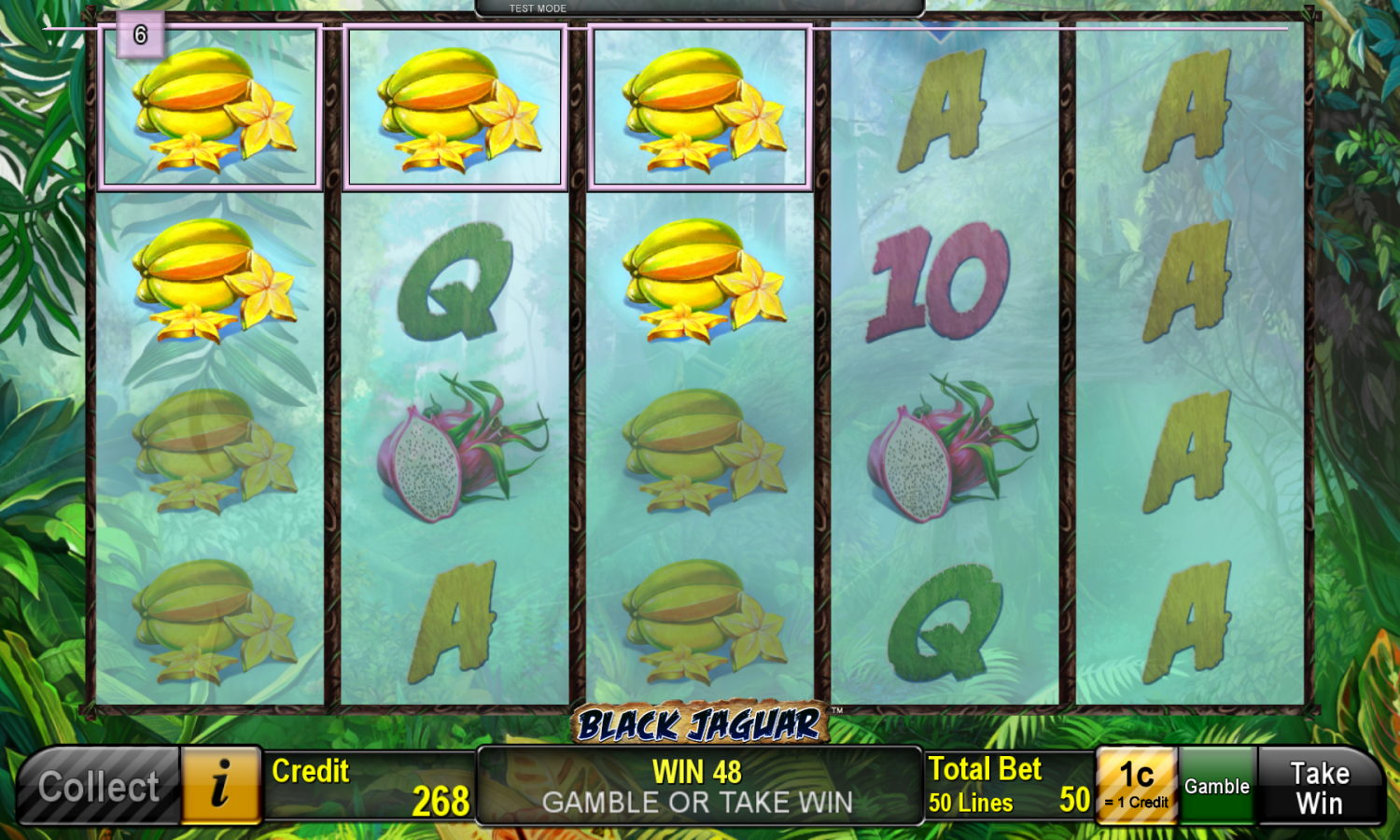Click the Credit 268 display

[x=367, y=785]
